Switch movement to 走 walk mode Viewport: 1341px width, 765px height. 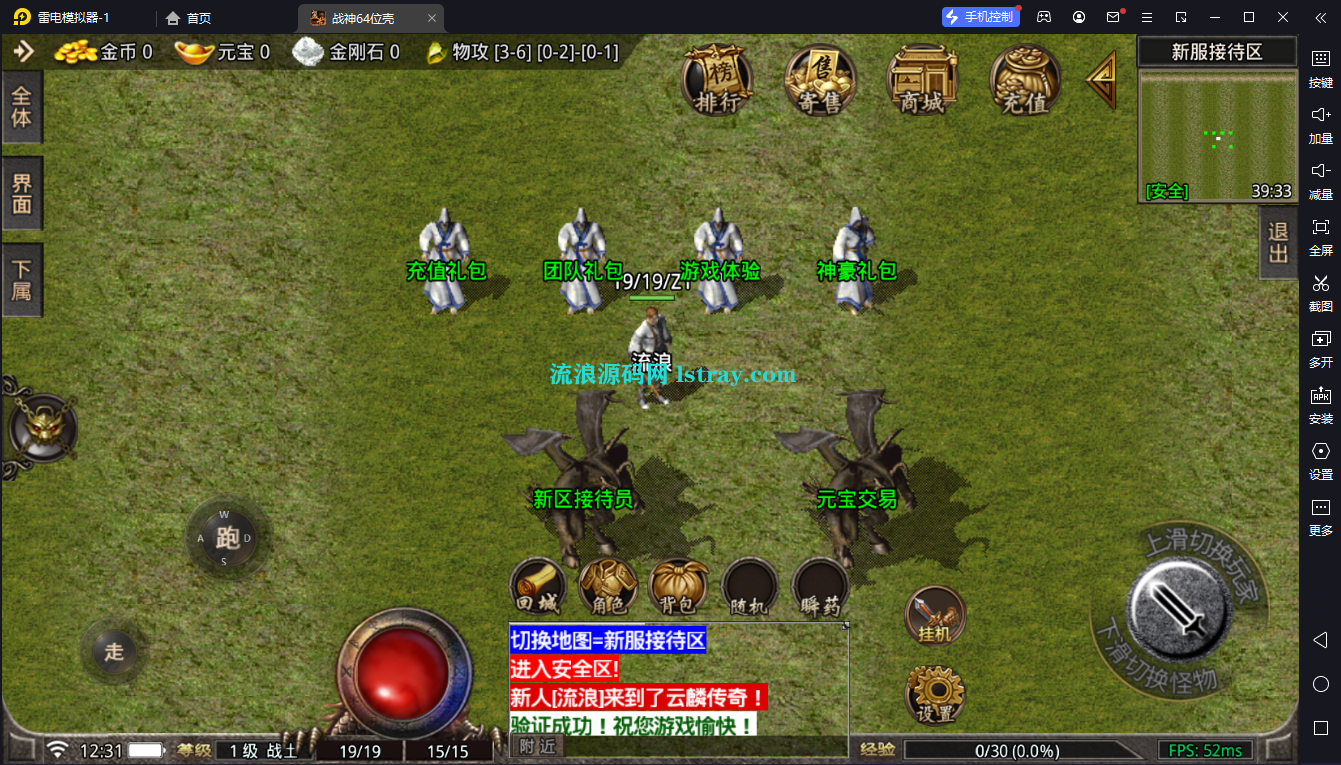pos(113,652)
